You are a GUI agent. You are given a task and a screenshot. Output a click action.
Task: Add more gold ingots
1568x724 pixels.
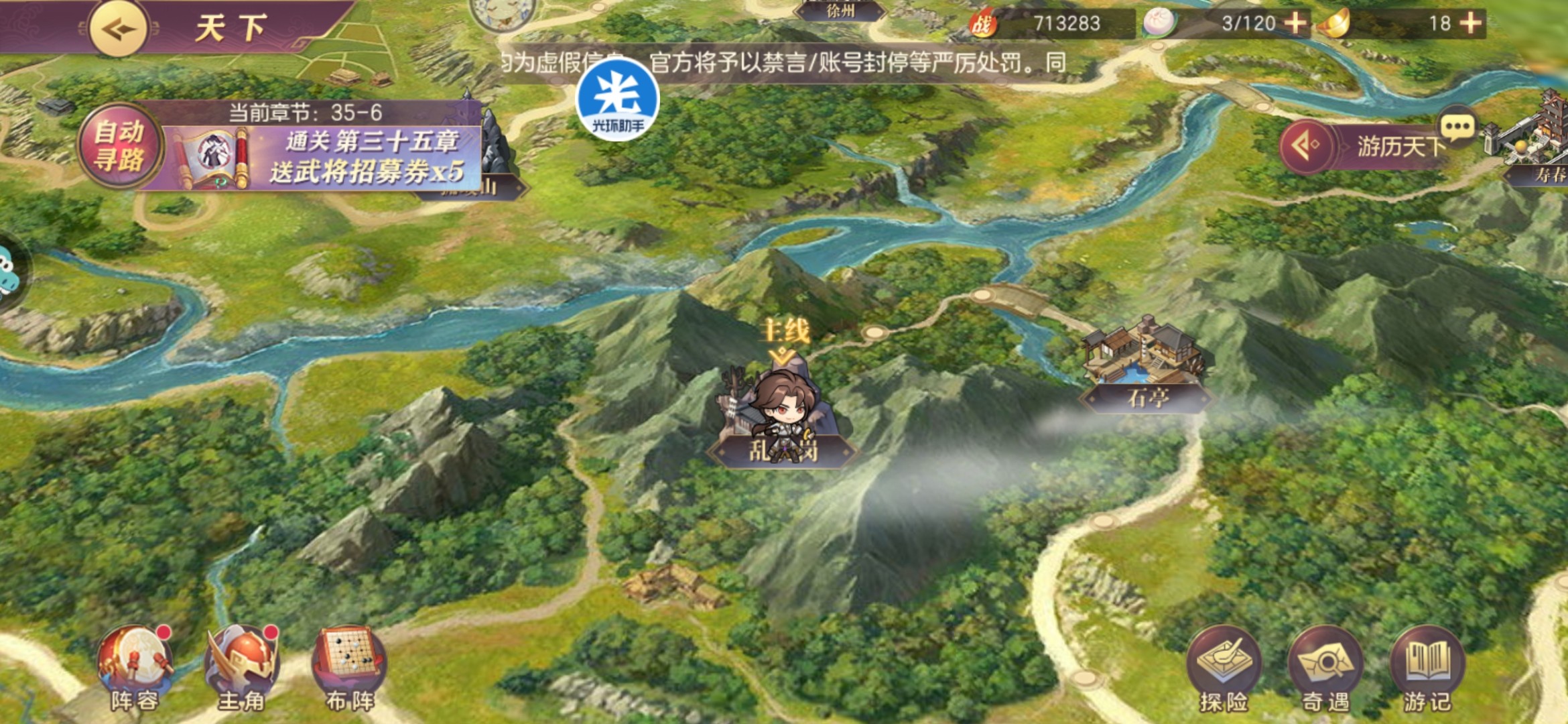[1471, 23]
